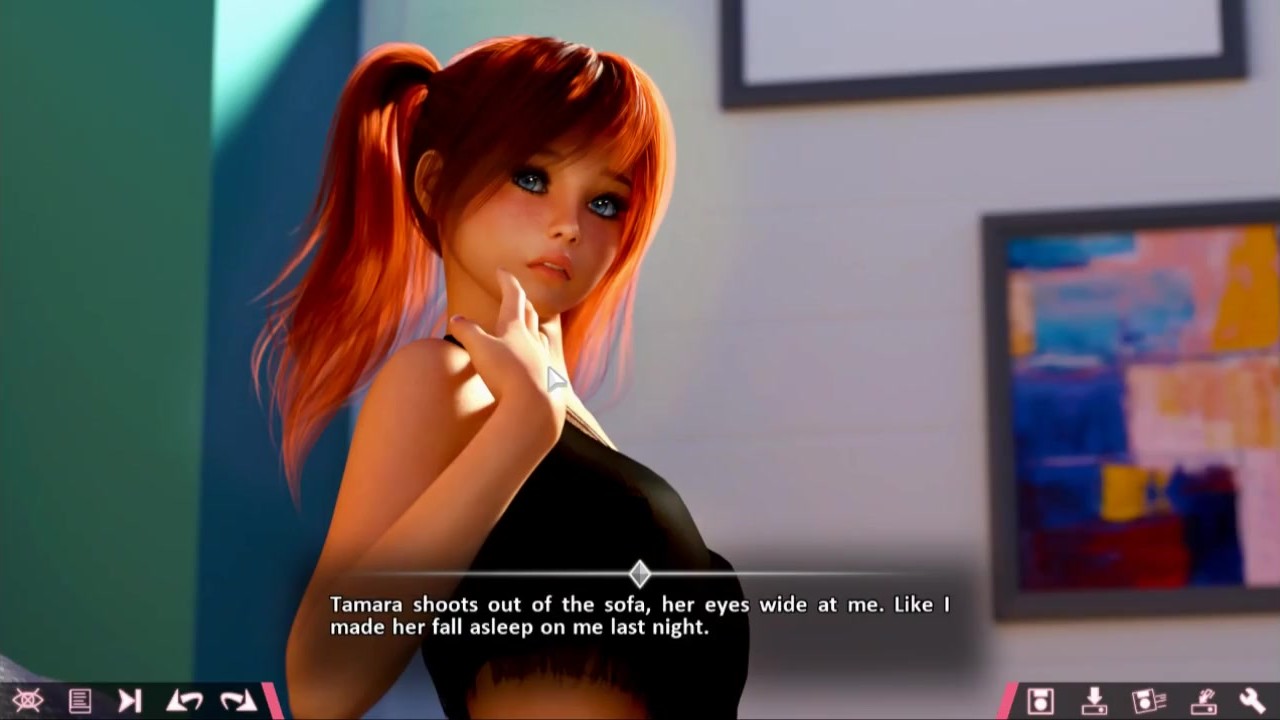Activate the skip-forward arrow button
The width and height of the screenshot is (1280, 720).
click(x=130, y=700)
